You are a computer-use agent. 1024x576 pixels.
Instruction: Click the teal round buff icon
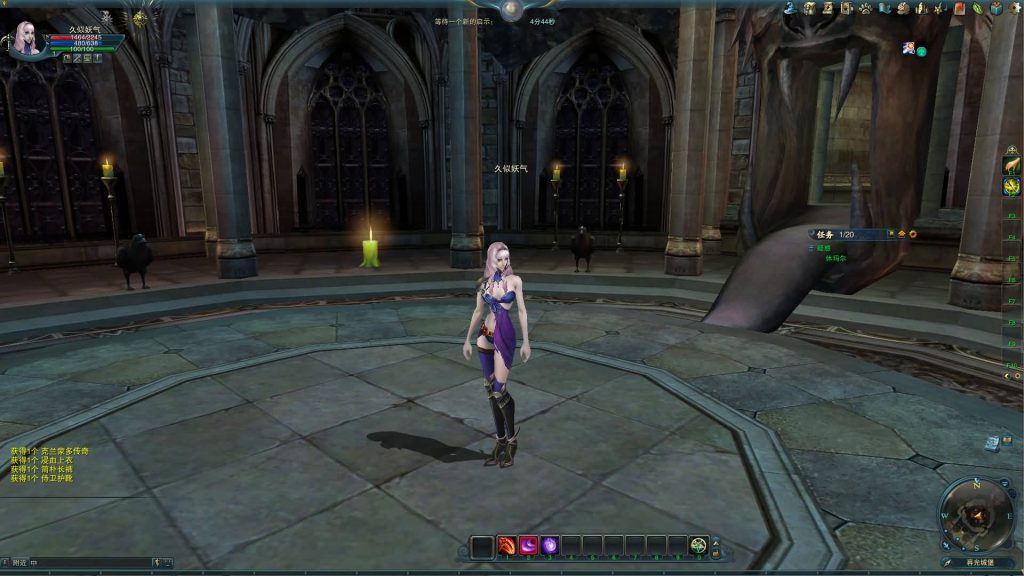coord(921,50)
